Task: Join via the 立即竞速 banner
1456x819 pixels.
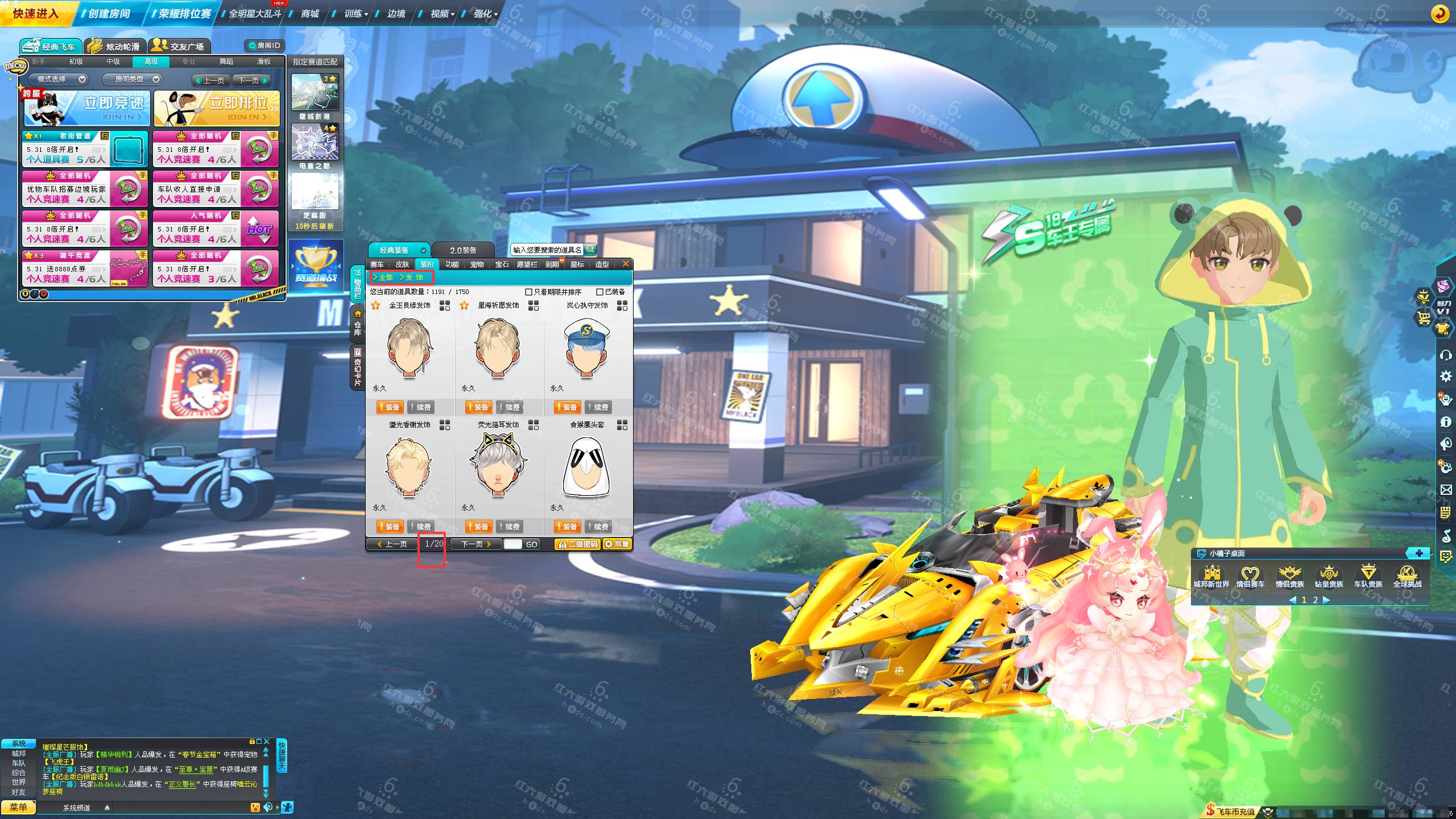Action: [87, 107]
